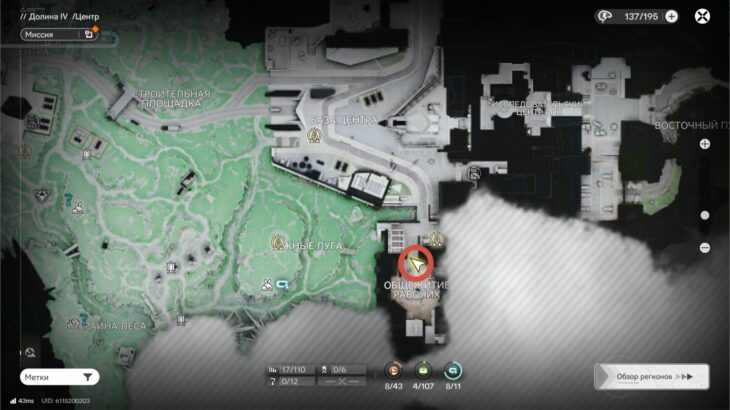Open the Метки markers filter
730x410 pixels.
click(x=60, y=377)
